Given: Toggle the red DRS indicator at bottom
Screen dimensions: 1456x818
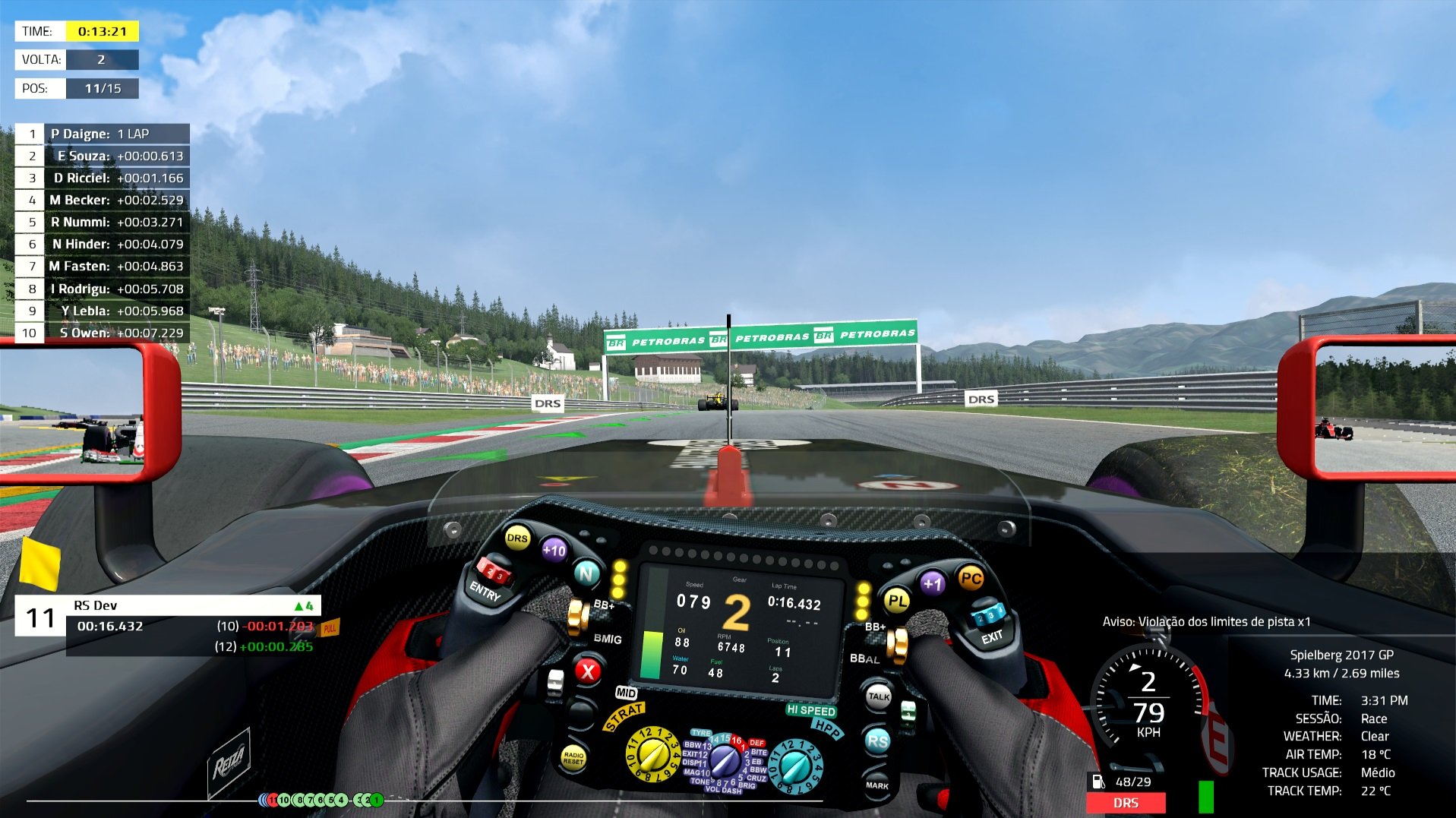Looking at the screenshot, I should [1126, 803].
